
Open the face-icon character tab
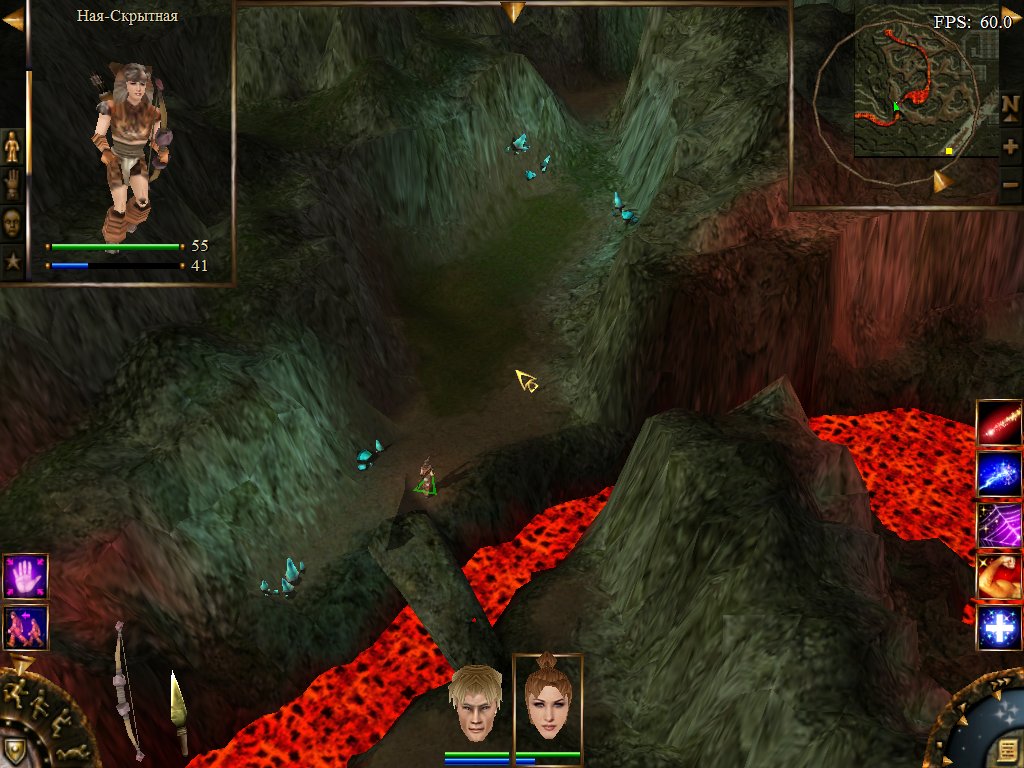pyautogui.click(x=12, y=223)
